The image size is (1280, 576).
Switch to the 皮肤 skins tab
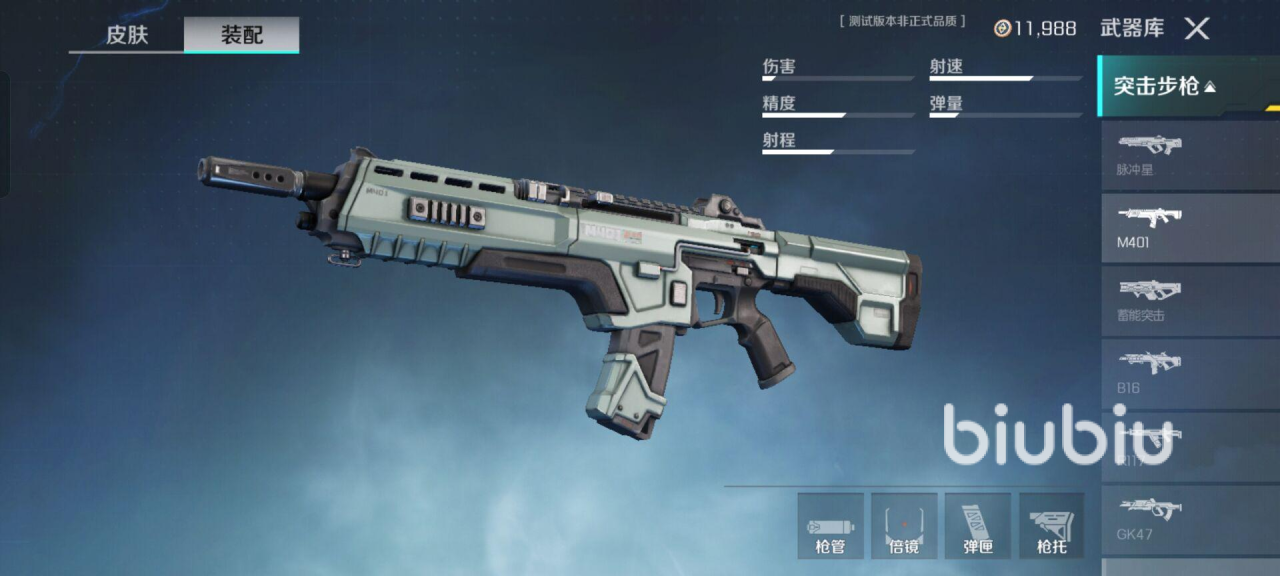(x=127, y=35)
